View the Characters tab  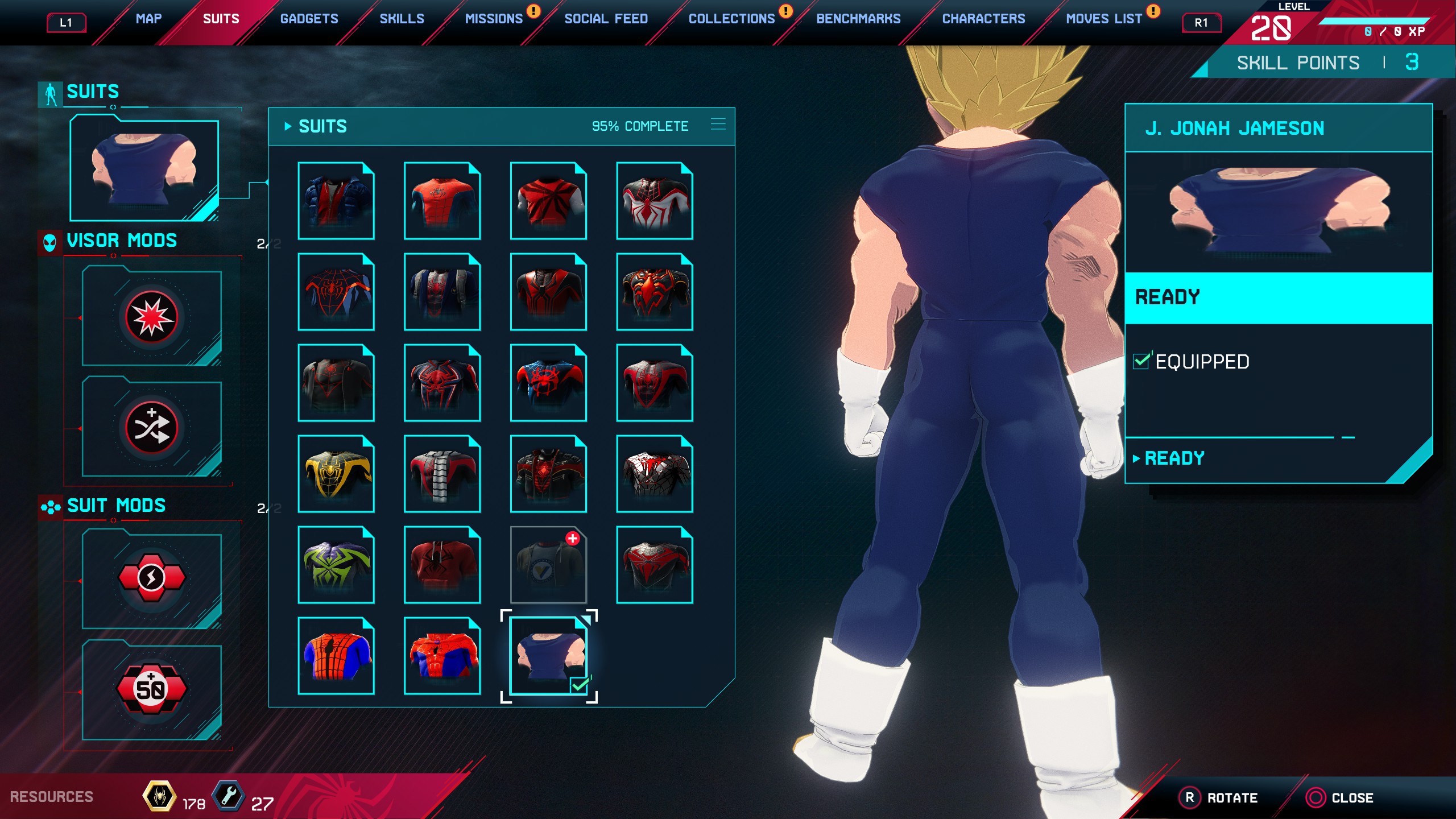point(983,19)
